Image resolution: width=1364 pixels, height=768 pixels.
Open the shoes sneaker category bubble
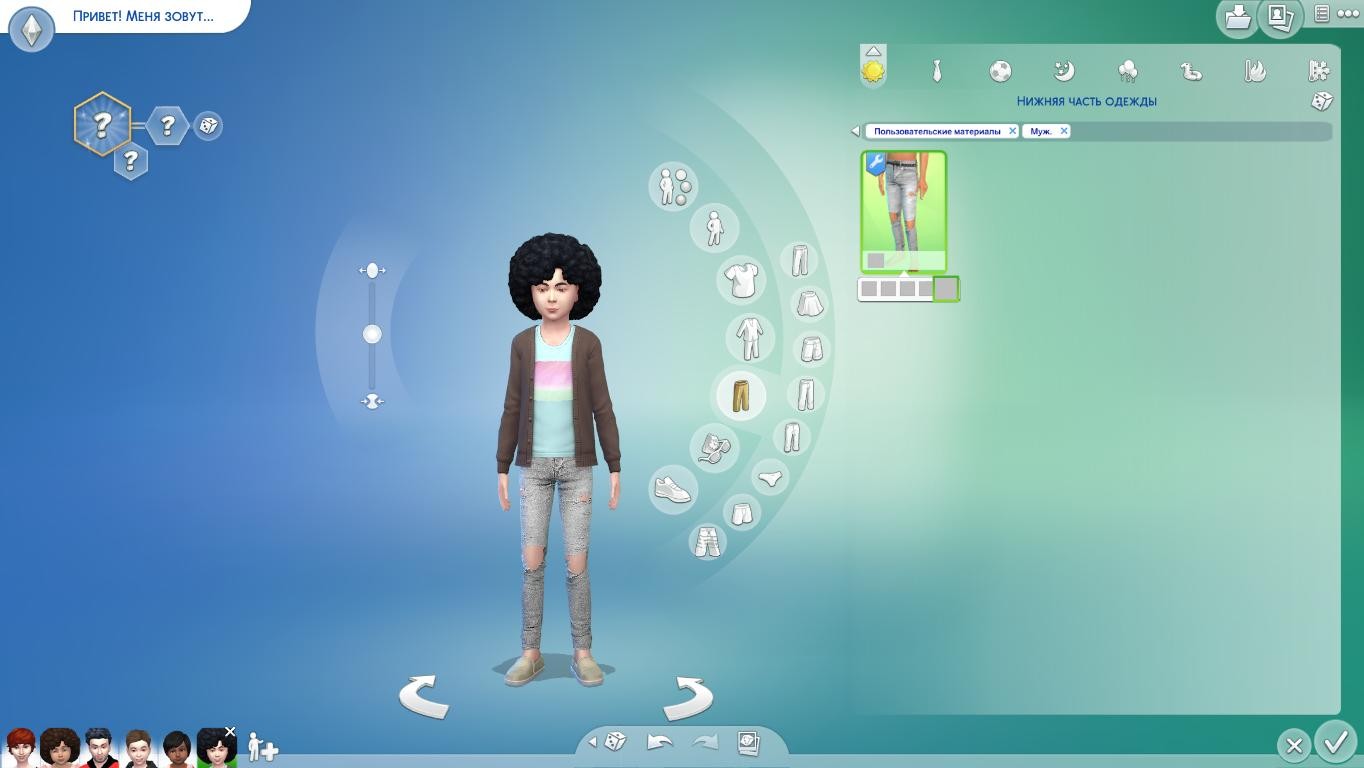click(x=673, y=489)
